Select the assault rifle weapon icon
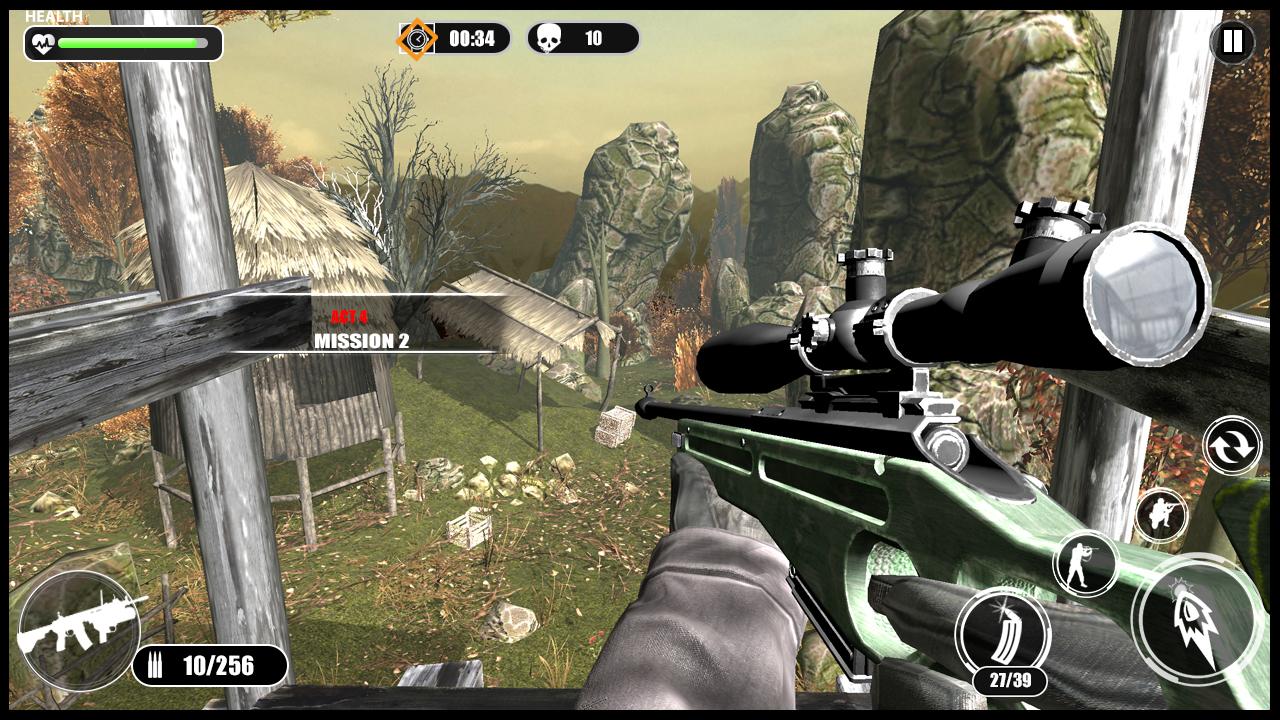 pyautogui.click(x=78, y=628)
